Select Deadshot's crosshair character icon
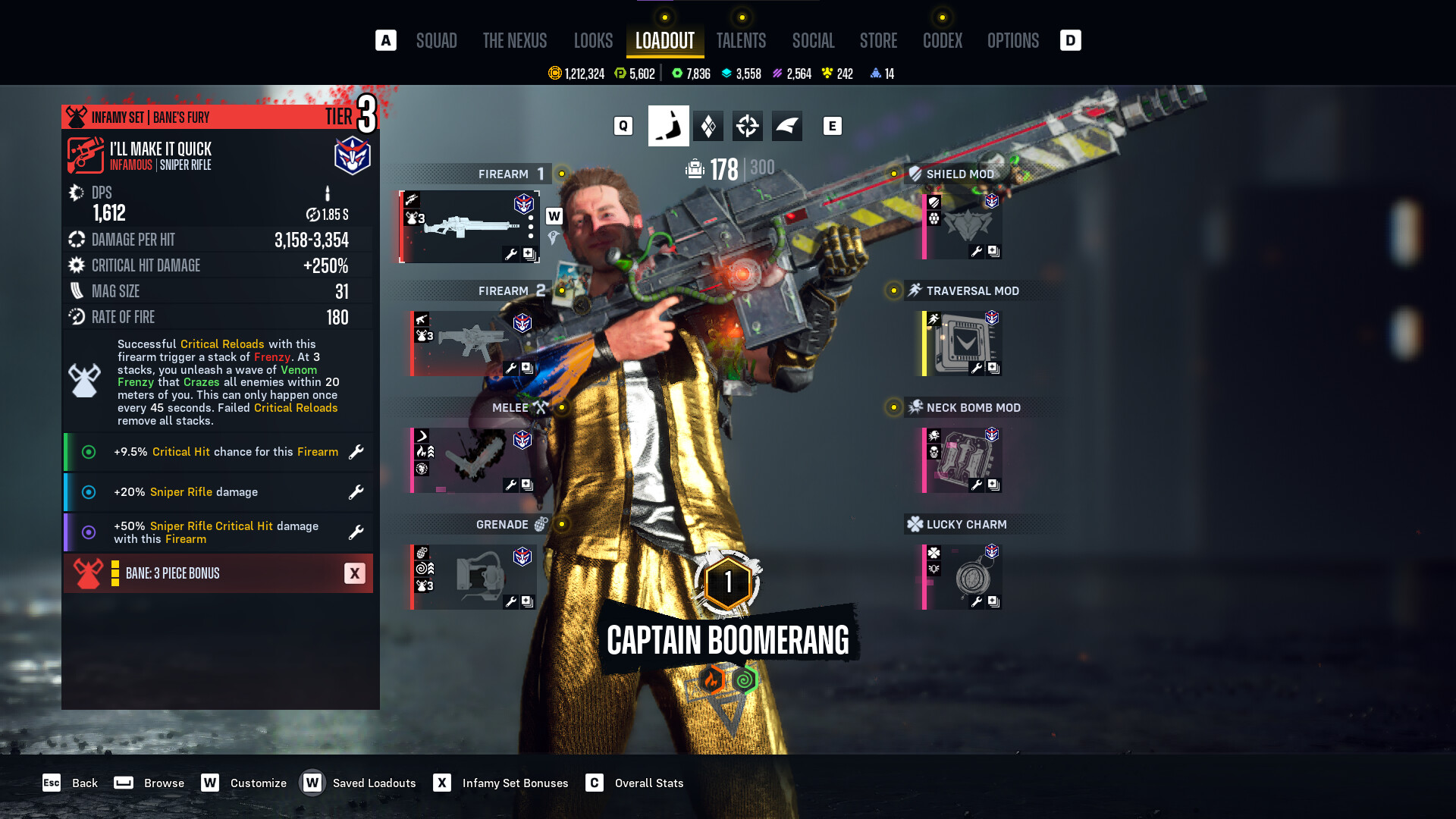 (x=748, y=126)
